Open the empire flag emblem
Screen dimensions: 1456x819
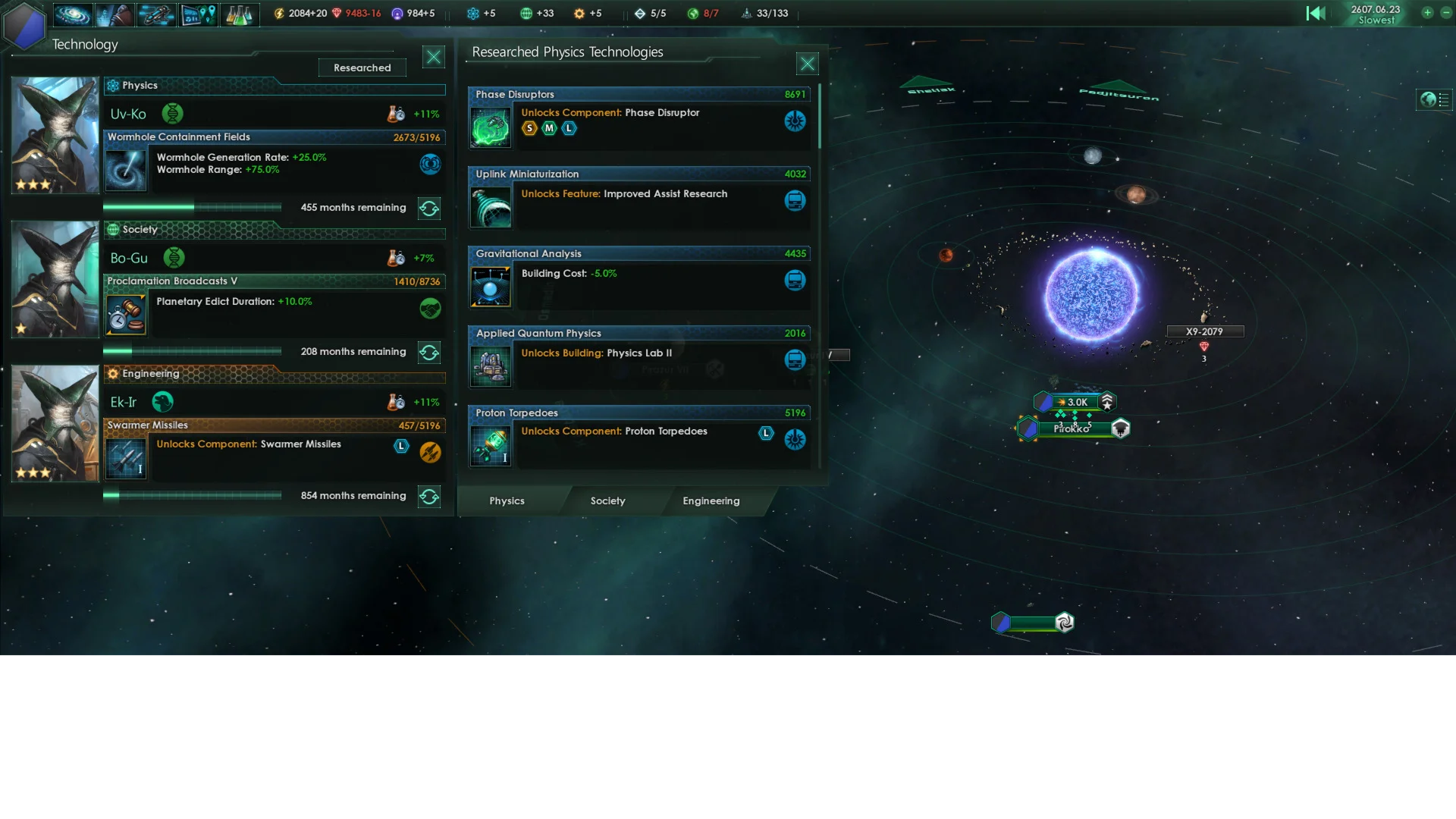coord(25,27)
